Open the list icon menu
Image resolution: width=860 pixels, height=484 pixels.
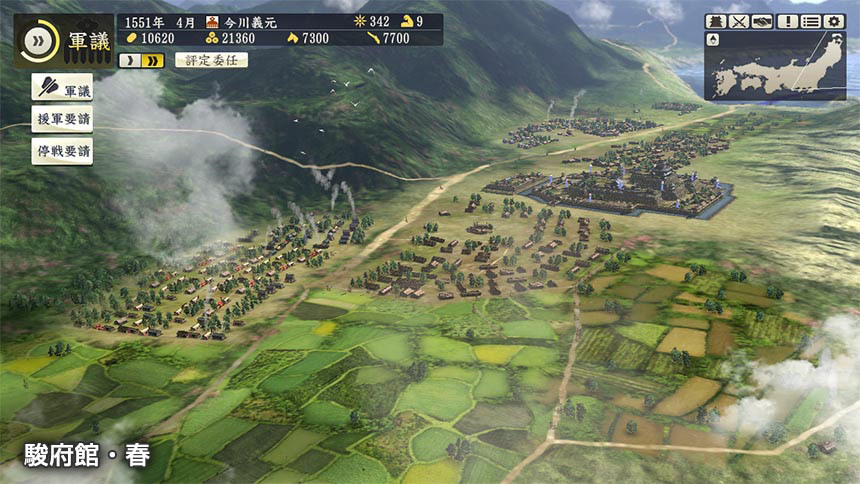pos(811,21)
